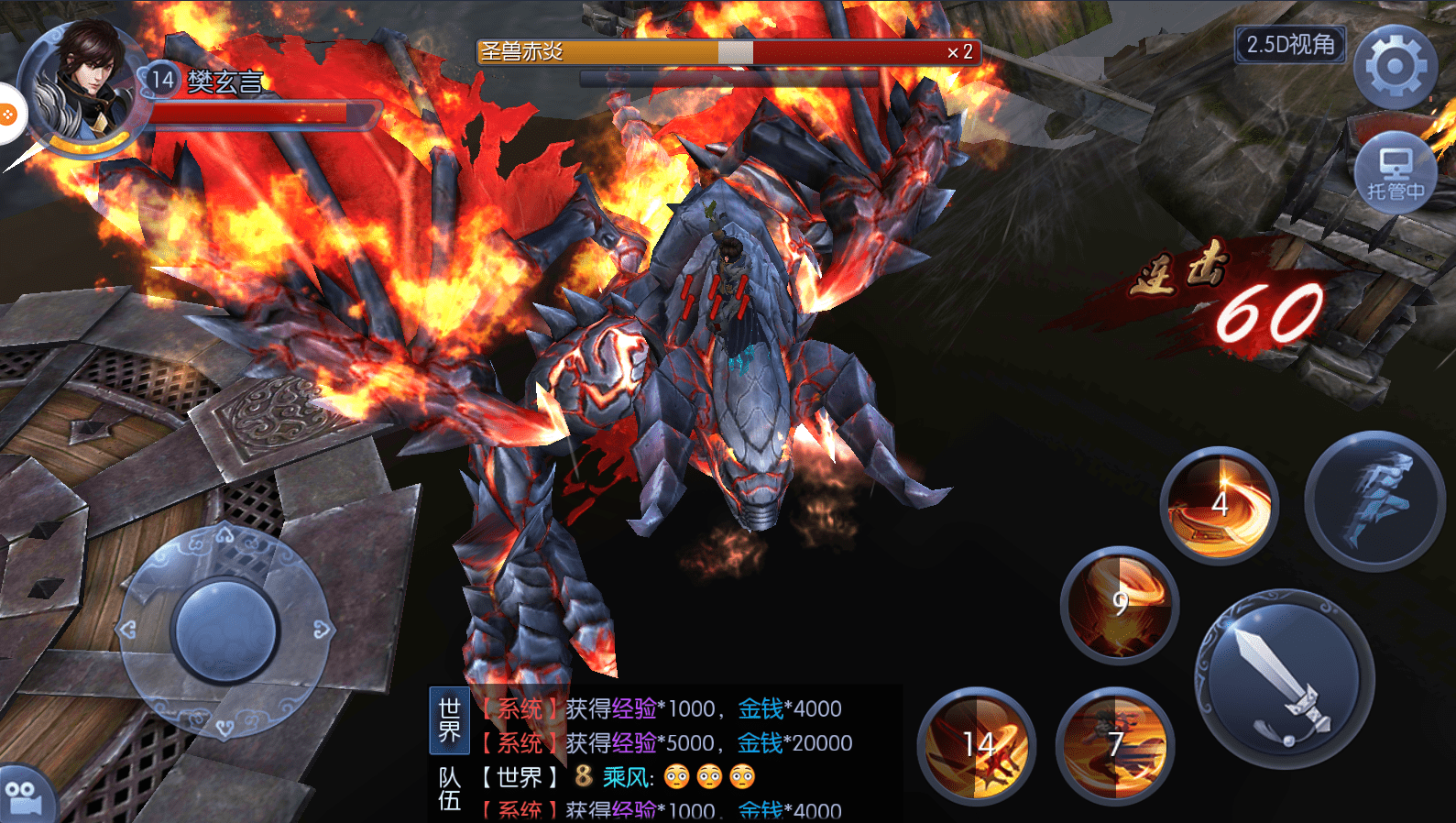Open the player portrait of 樊玄言
The height and width of the screenshot is (823, 1456).
(81, 87)
